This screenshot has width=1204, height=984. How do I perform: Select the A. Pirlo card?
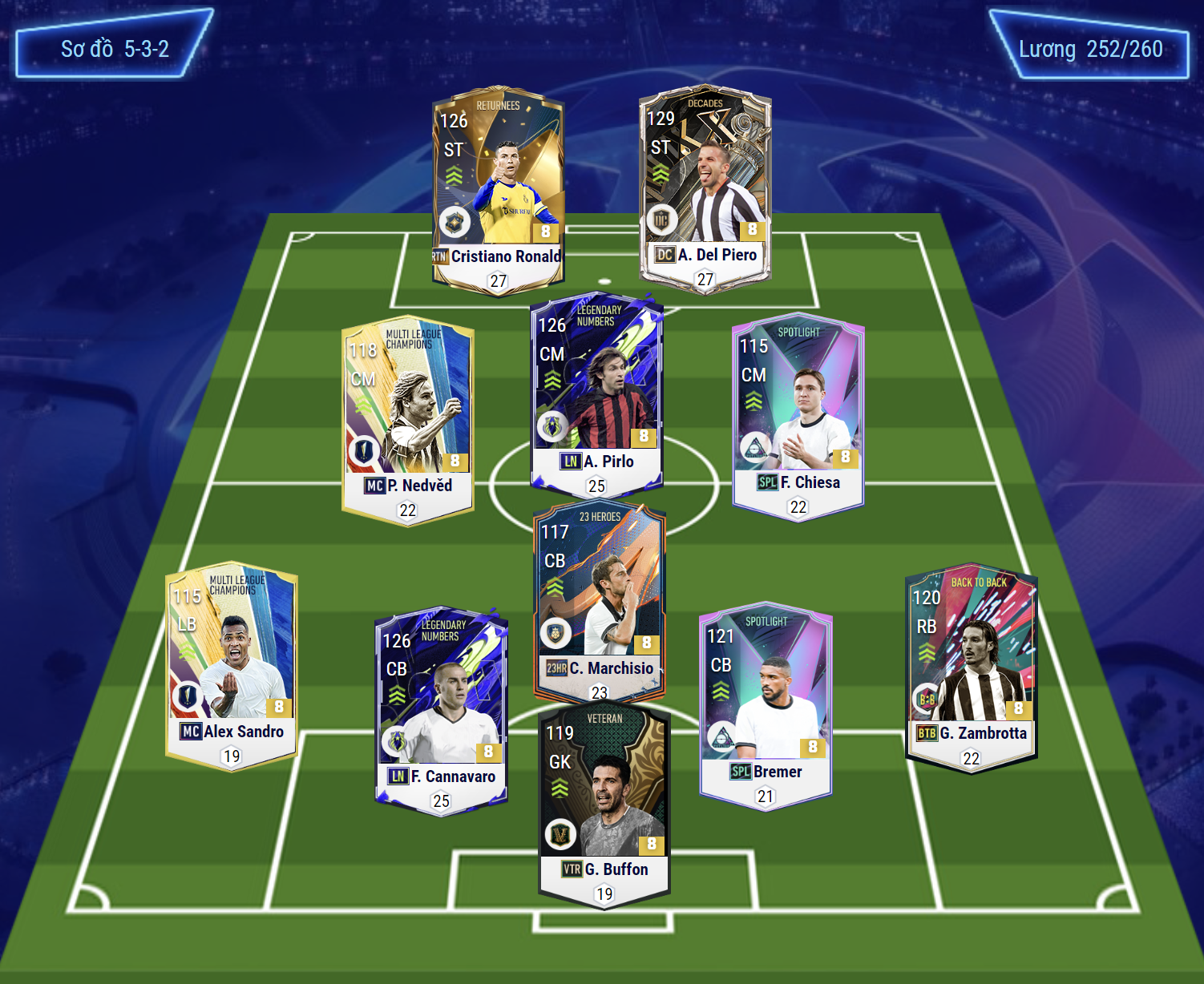596,393
